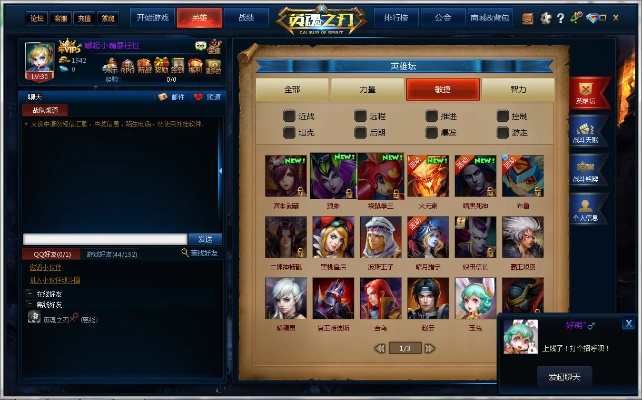The image size is (642, 400).
Task: Close the friend online notification popup
Action: pyautogui.click(x=628, y=323)
